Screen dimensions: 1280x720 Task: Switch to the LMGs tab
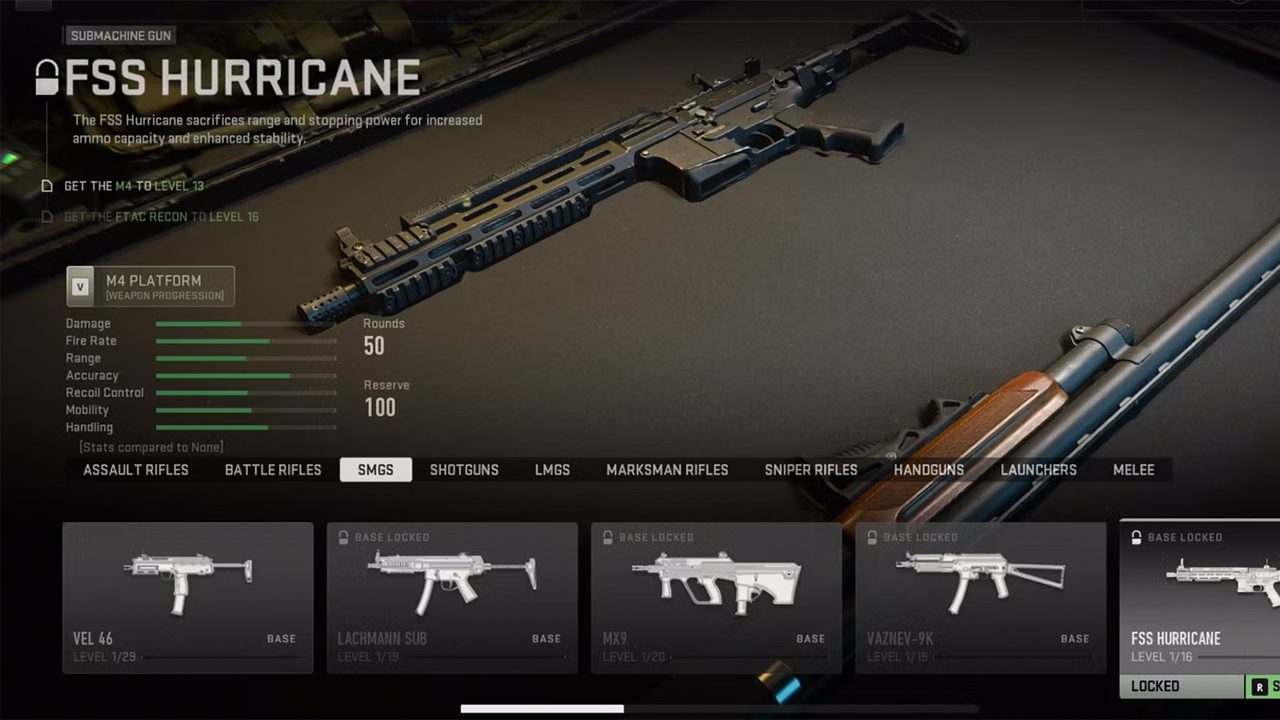552,470
